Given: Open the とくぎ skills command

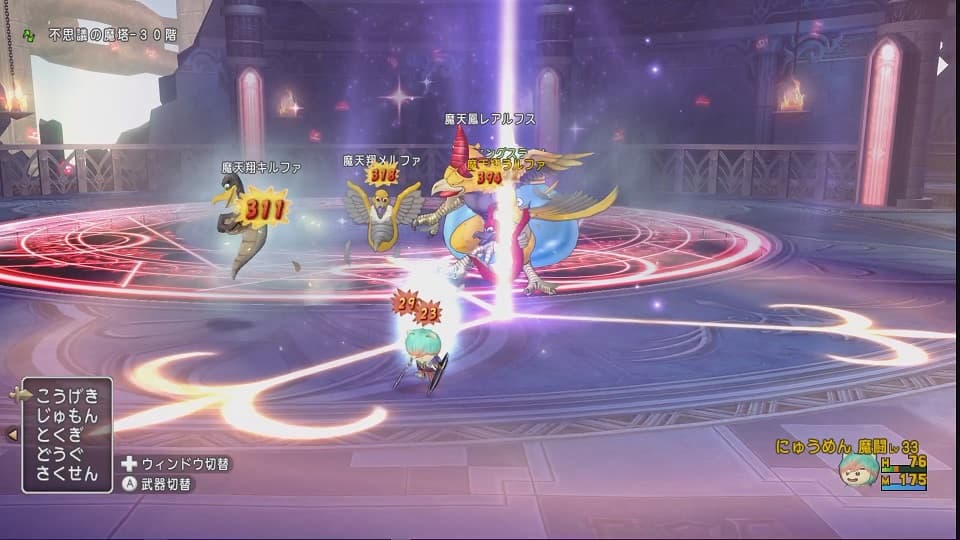Looking at the screenshot, I should coord(67,434).
